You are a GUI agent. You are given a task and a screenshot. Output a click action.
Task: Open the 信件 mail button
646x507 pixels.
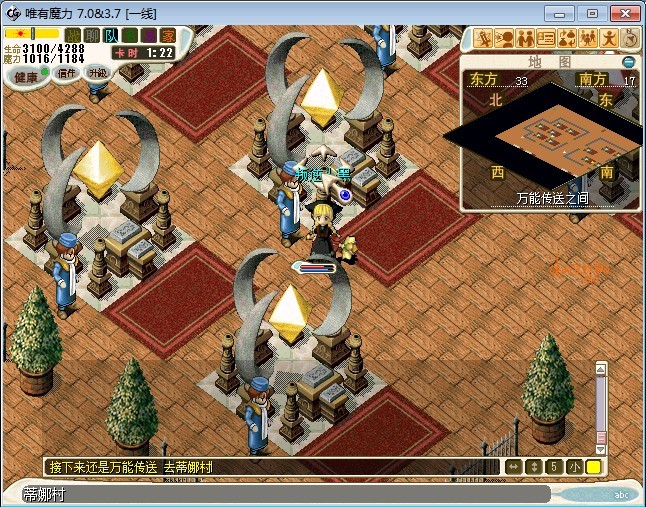pyautogui.click(x=66, y=74)
